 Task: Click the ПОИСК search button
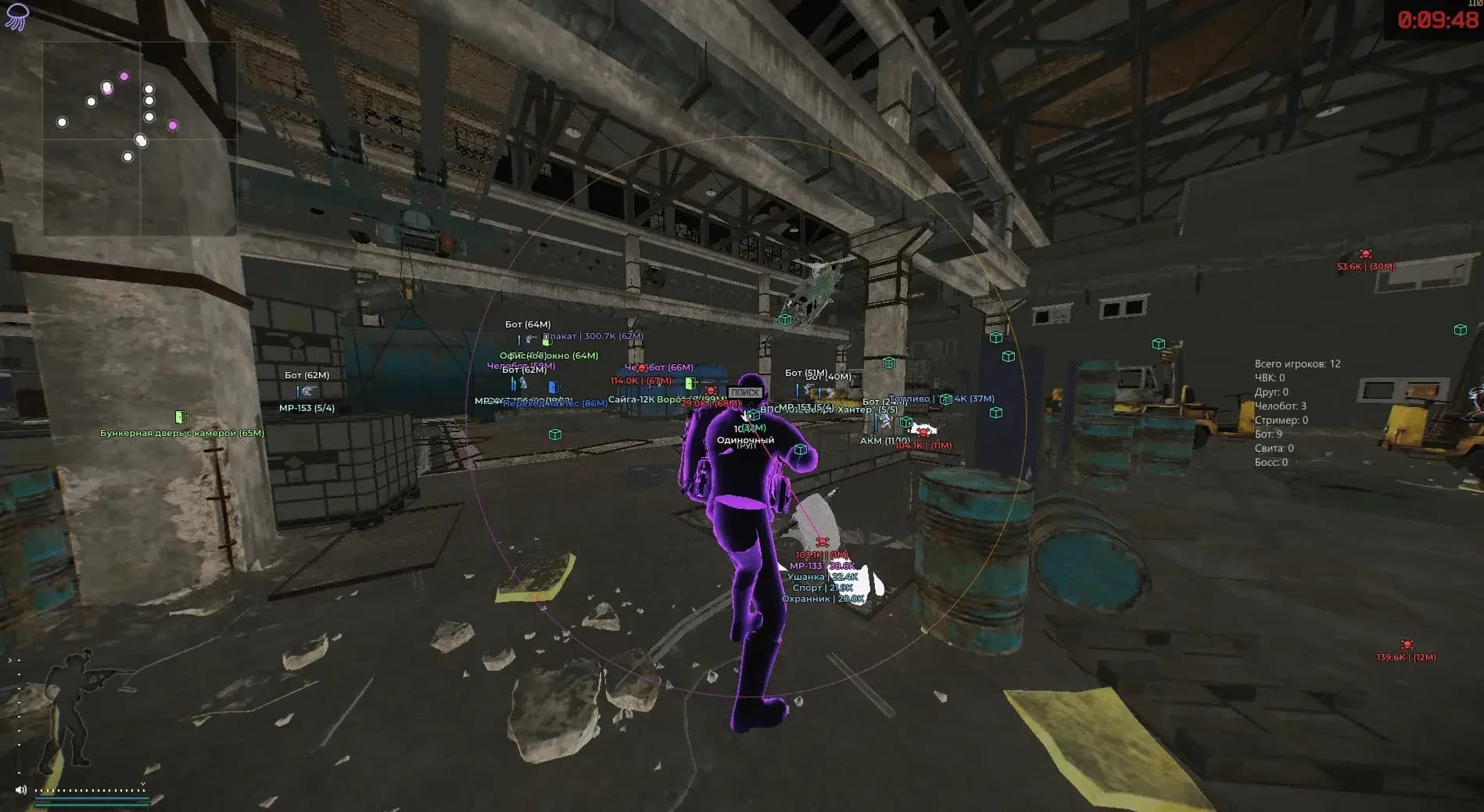pyautogui.click(x=745, y=391)
